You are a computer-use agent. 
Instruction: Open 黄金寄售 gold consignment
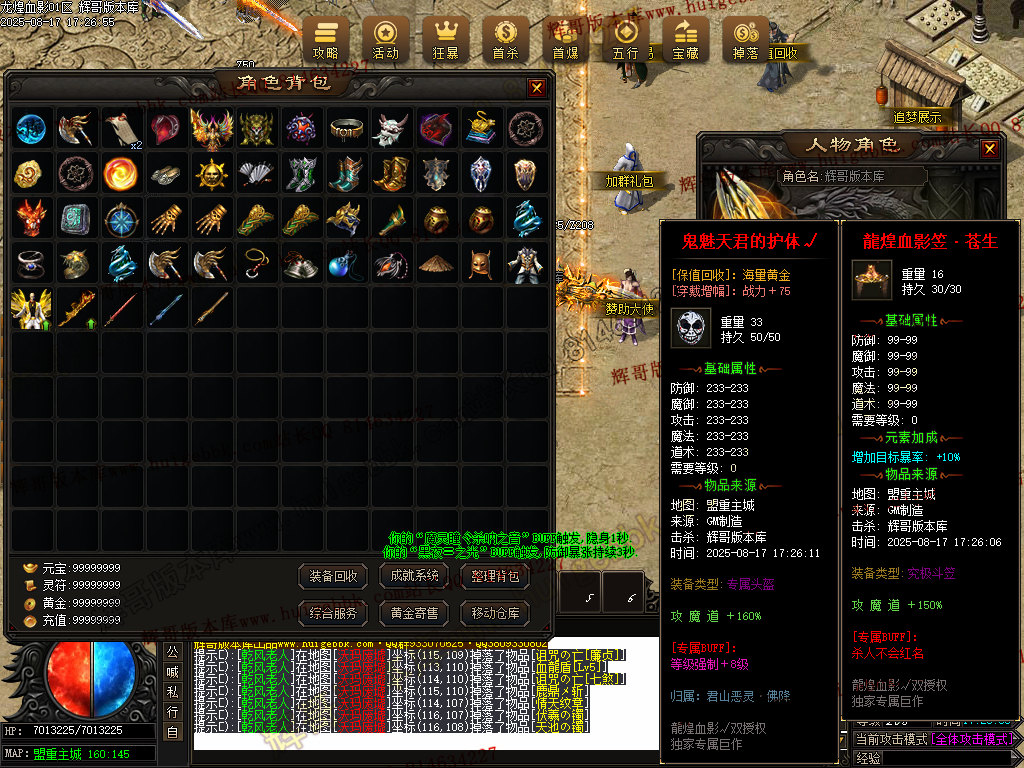pos(415,612)
